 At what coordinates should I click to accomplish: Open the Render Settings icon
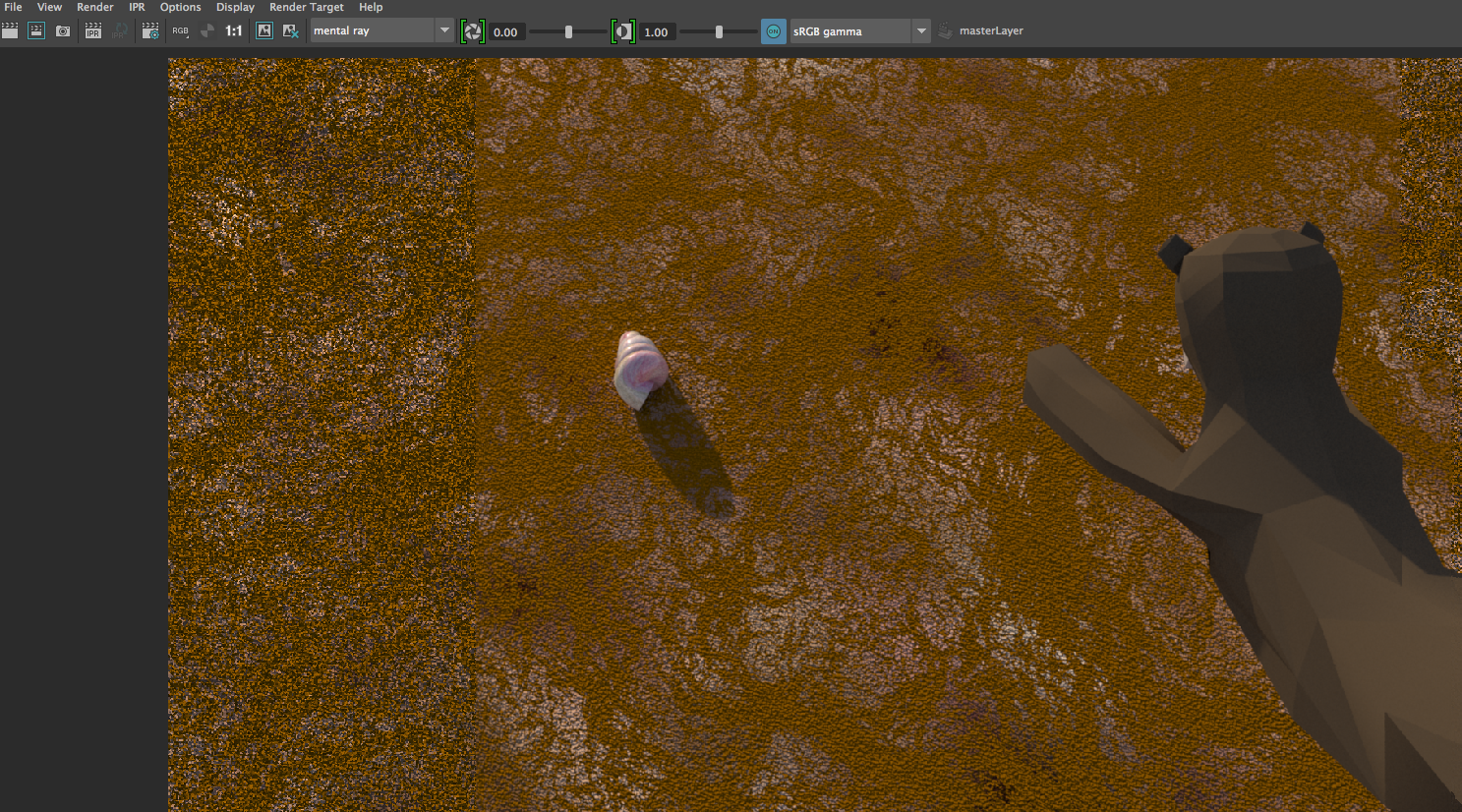tap(150, 30)
